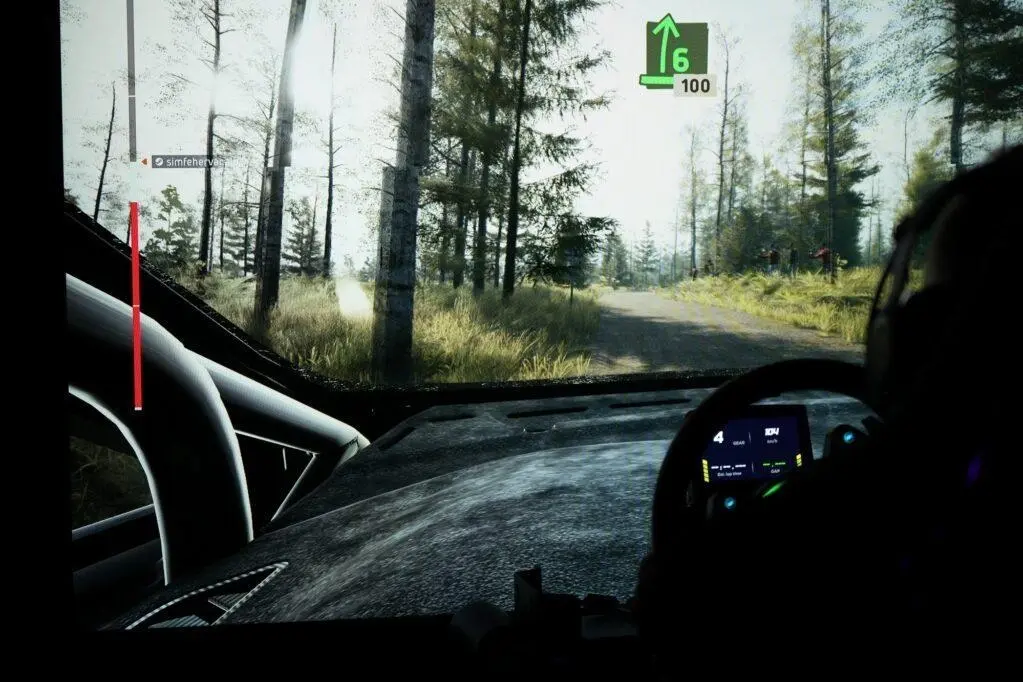This screenshot has height=682, width=1023.
Task: Click the red stage progress bar
Action: click(136, 304)
